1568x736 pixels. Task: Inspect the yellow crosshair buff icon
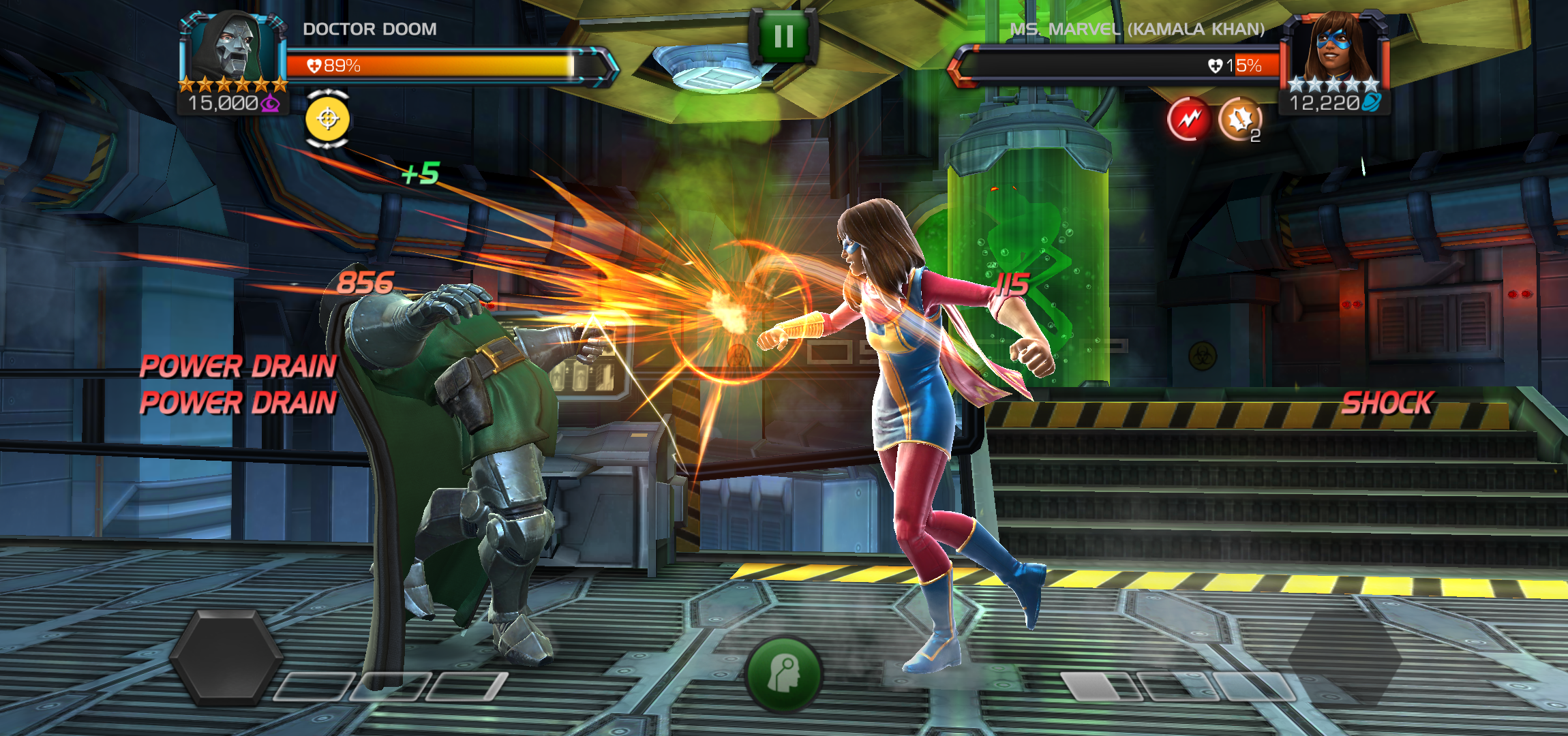tap(328, 119)
